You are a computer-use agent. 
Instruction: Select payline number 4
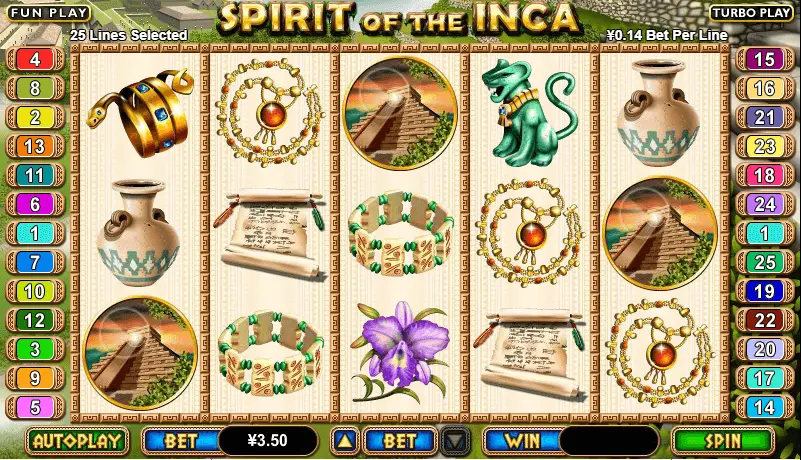coord(35,60)
